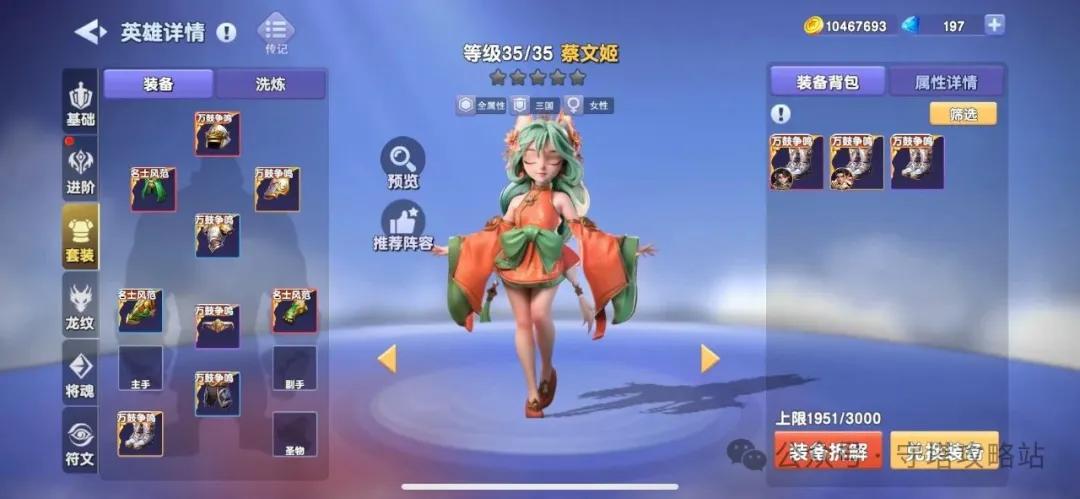Add diamonds with the plus button
The height and width of the screenshot is (499, 1080).
[x=994, y=25]
